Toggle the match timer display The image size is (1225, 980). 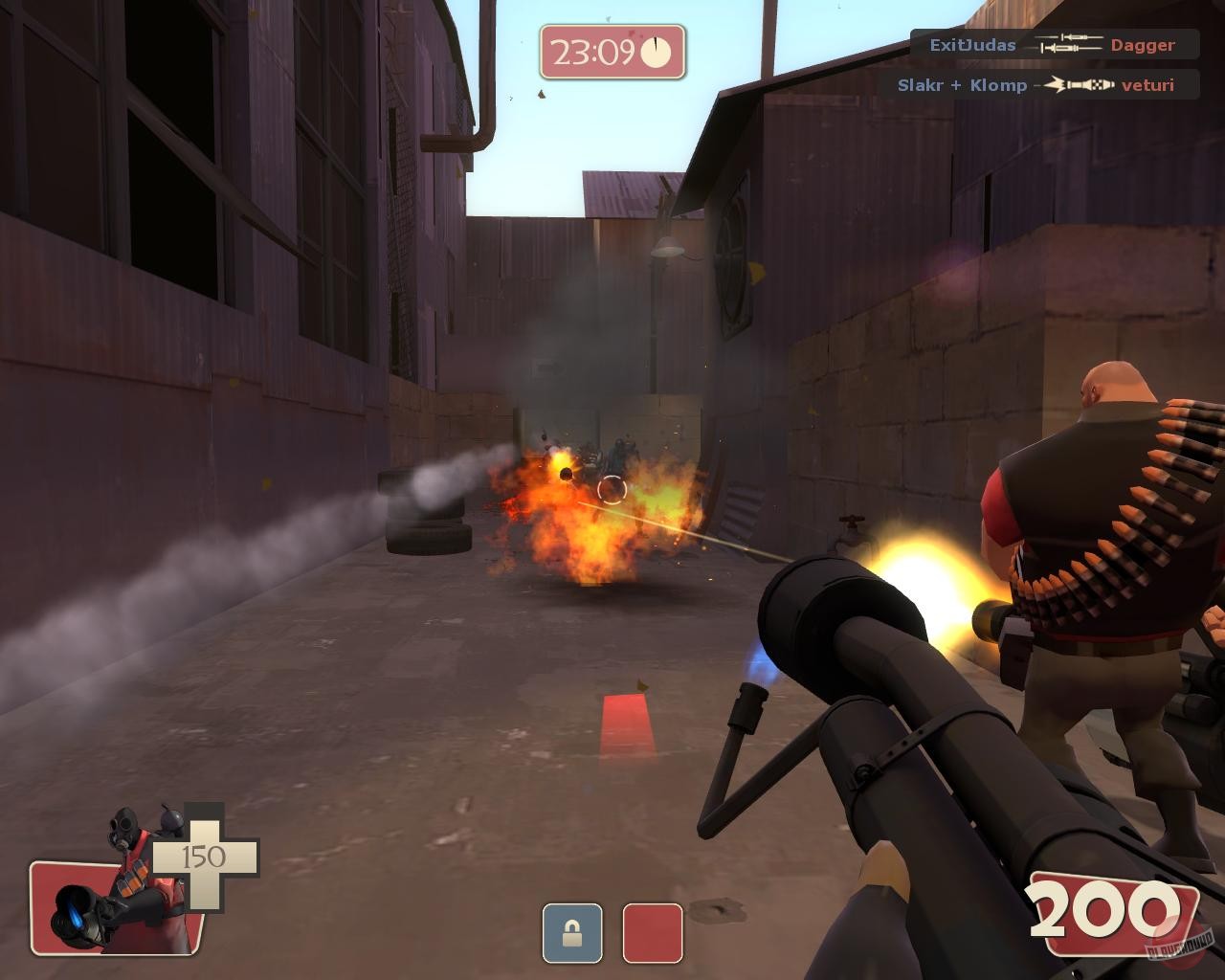click(x=612, y=49)
